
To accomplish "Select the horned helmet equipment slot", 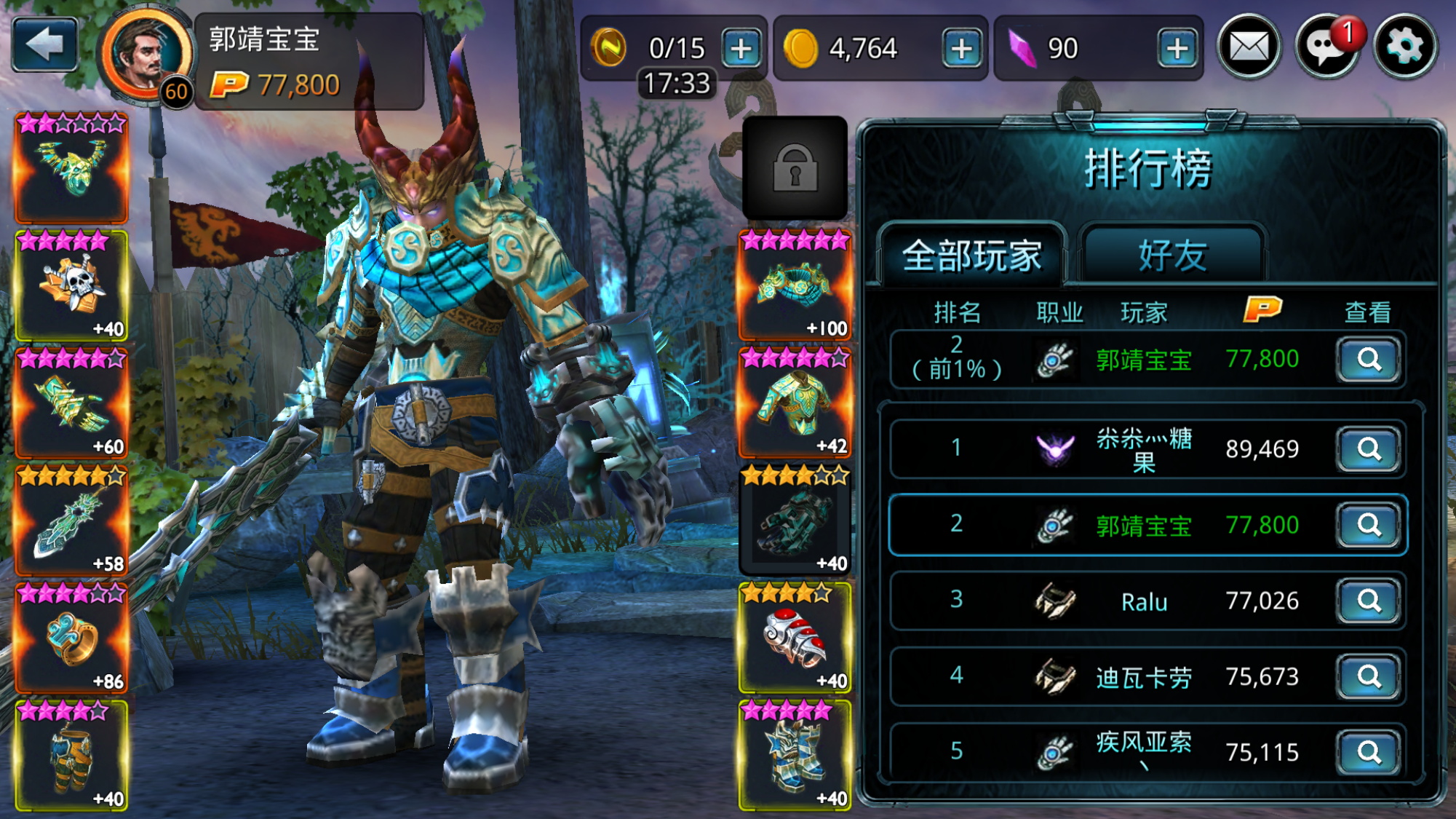I will pyautogui.click(x=72, y=168).
